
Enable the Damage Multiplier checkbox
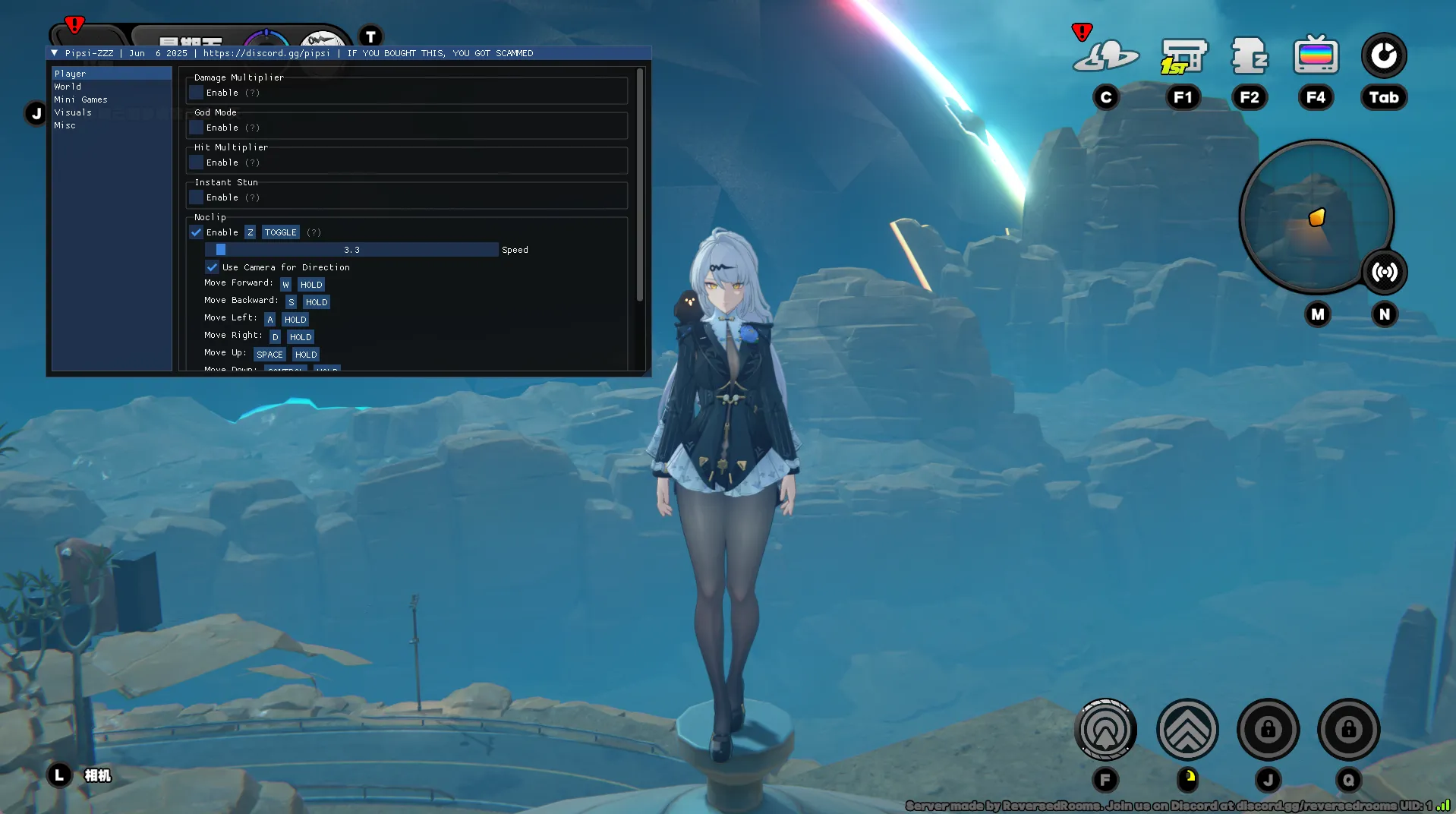point(197,93)
